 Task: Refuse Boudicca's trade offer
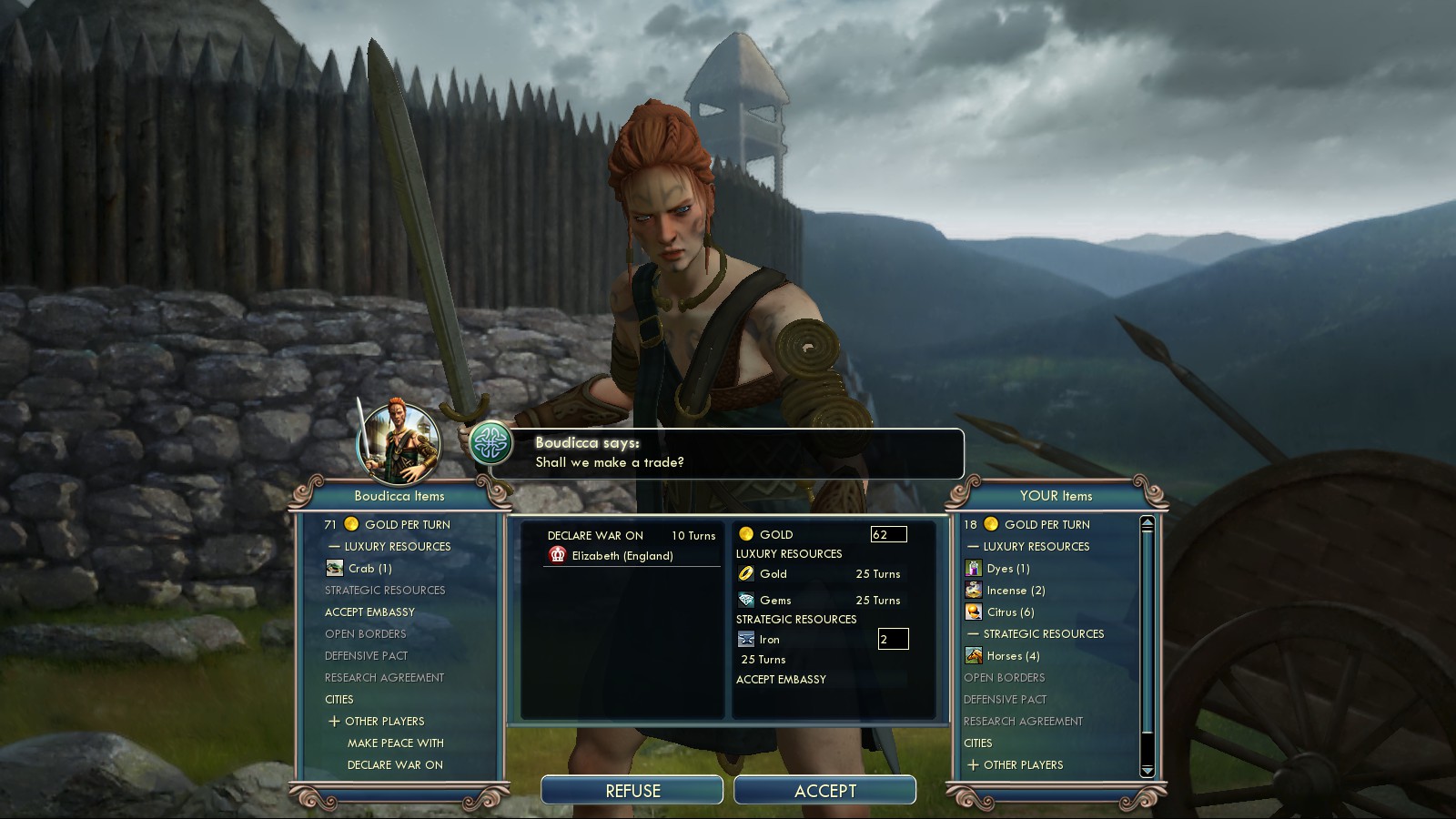[x=632, y=791]
